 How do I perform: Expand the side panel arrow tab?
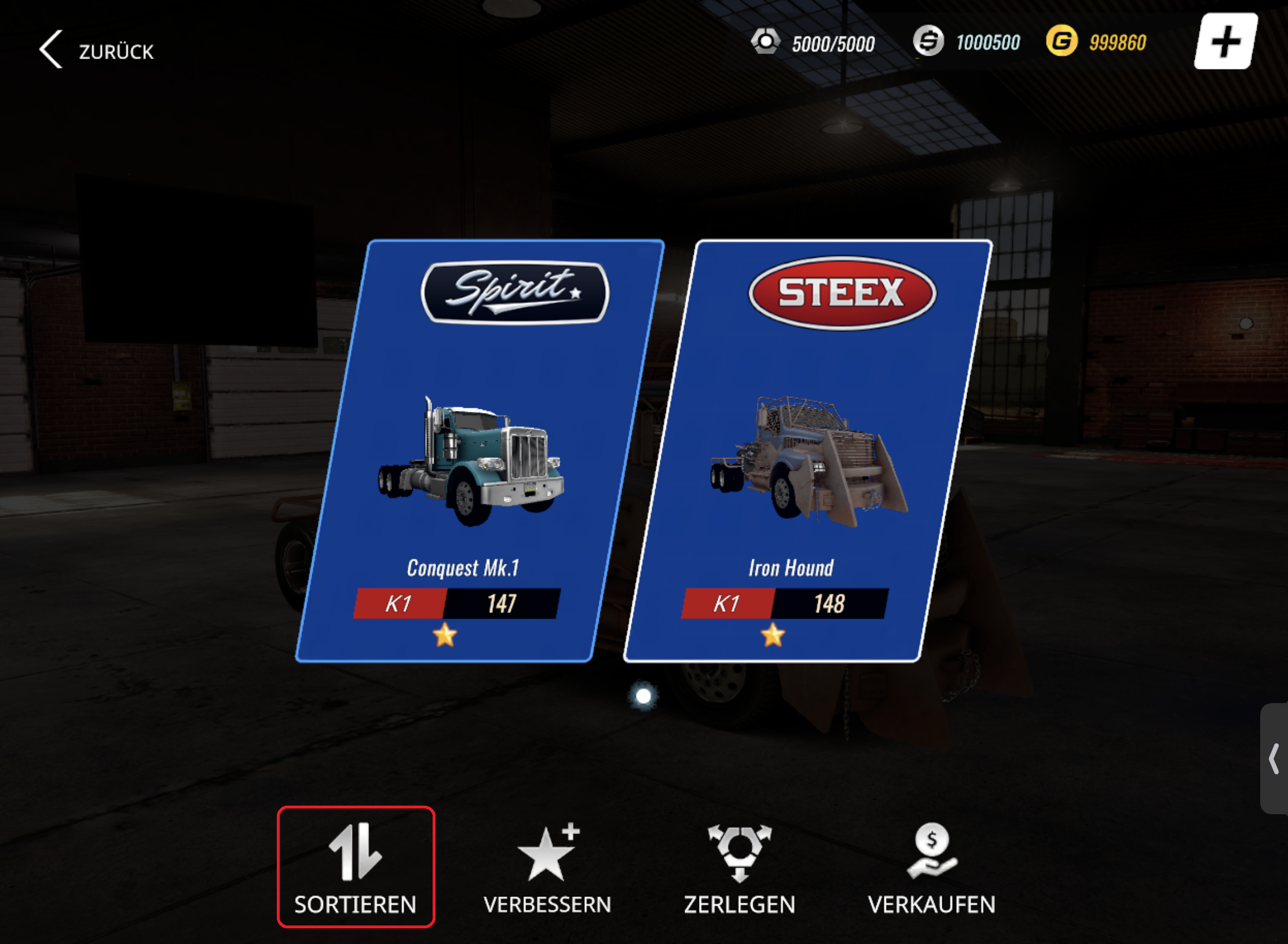1274,759
